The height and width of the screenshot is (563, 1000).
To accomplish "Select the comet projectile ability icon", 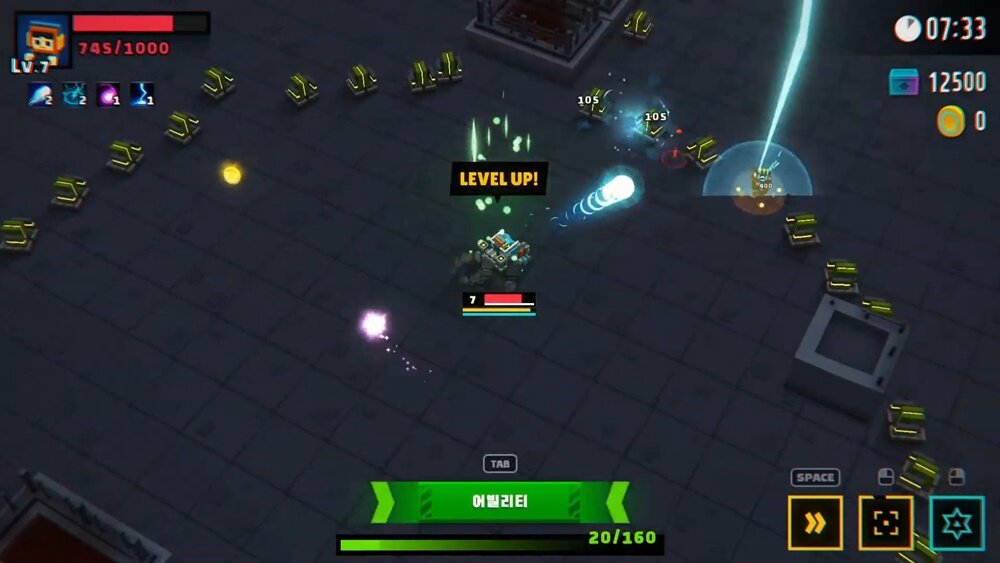I will (40, 94).
